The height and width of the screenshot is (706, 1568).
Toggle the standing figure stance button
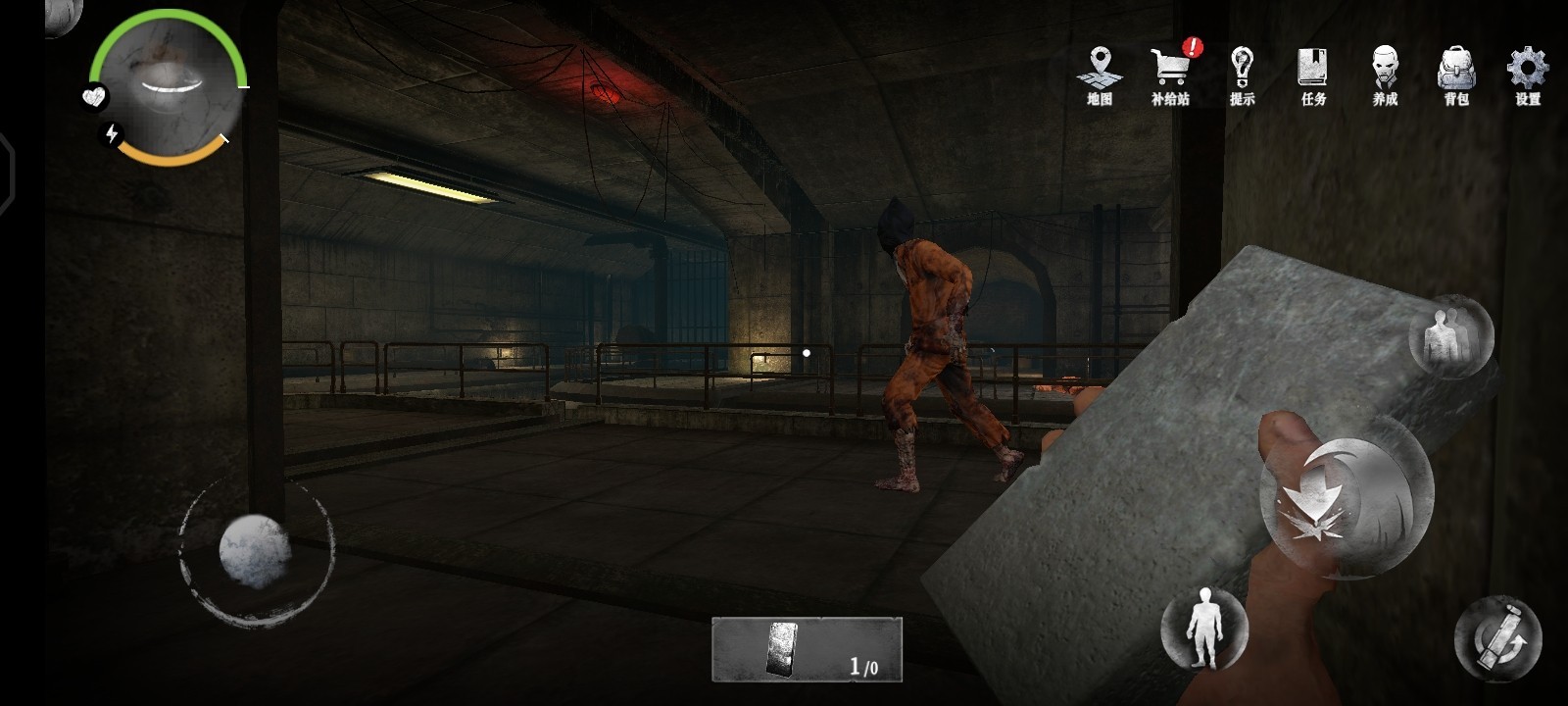[1203, 628]
